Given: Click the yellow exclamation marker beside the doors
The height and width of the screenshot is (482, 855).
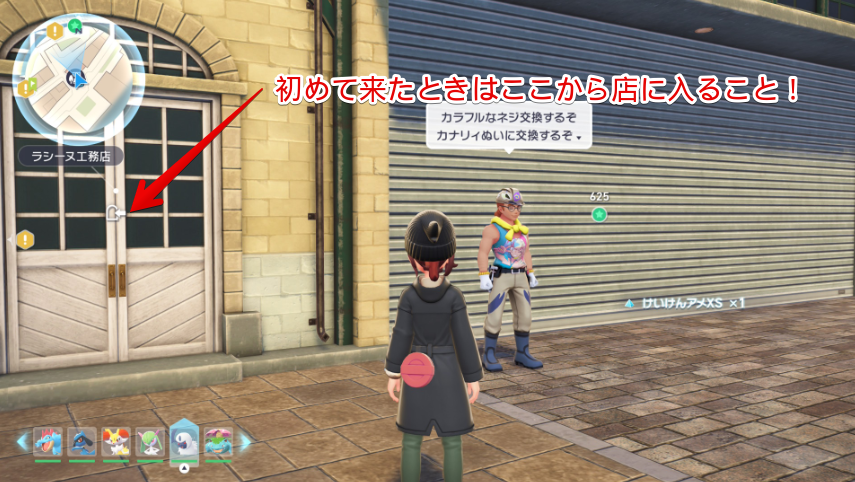Looking at the screenshot, I should (24, 239).
